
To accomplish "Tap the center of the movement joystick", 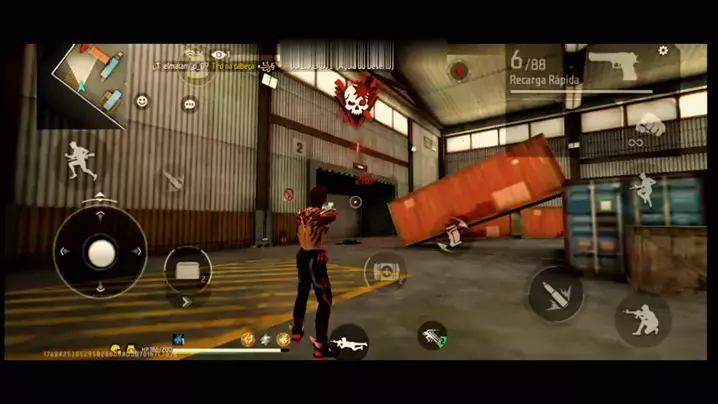I will click(100, 254).
